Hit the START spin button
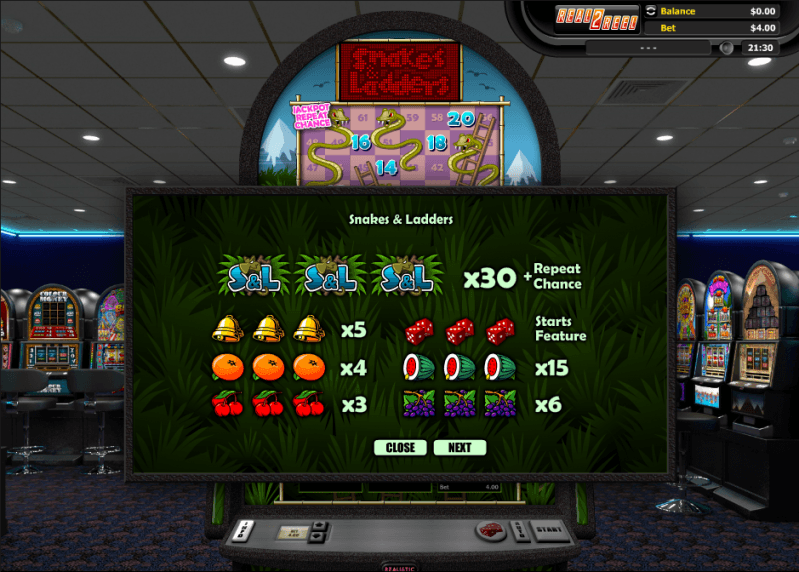 point(549,528)
